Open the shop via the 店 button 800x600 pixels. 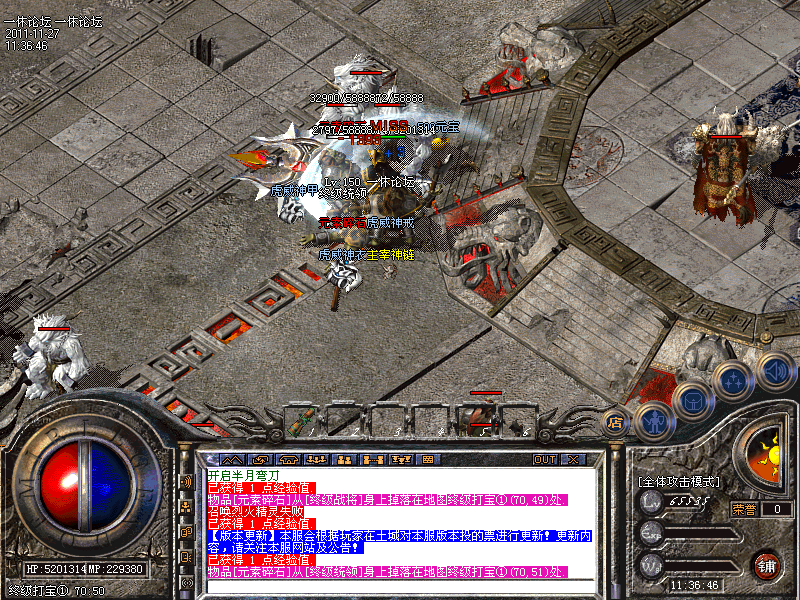pos(617,421)
